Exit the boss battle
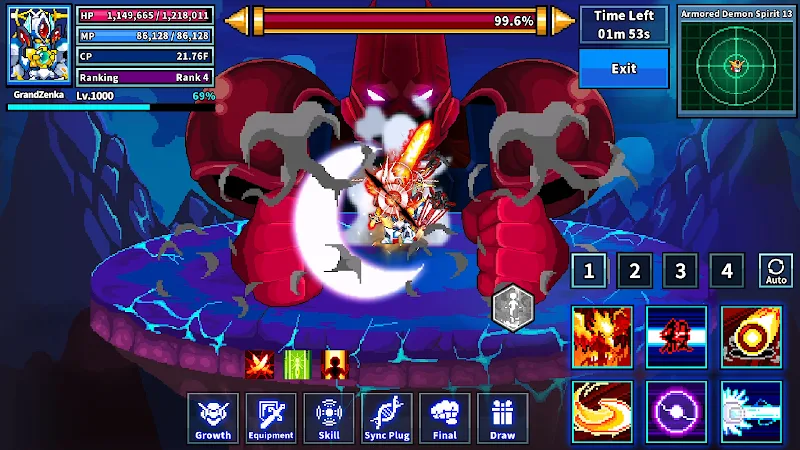The image size is (800, 450). [x=624, y=68]
